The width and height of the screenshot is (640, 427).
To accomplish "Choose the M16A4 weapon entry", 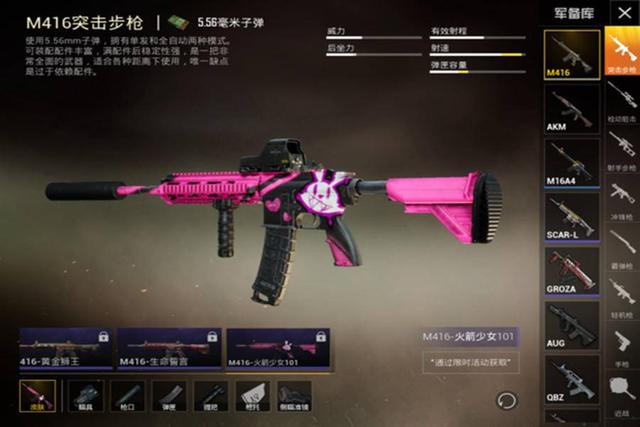I will (x=571, y=163).
